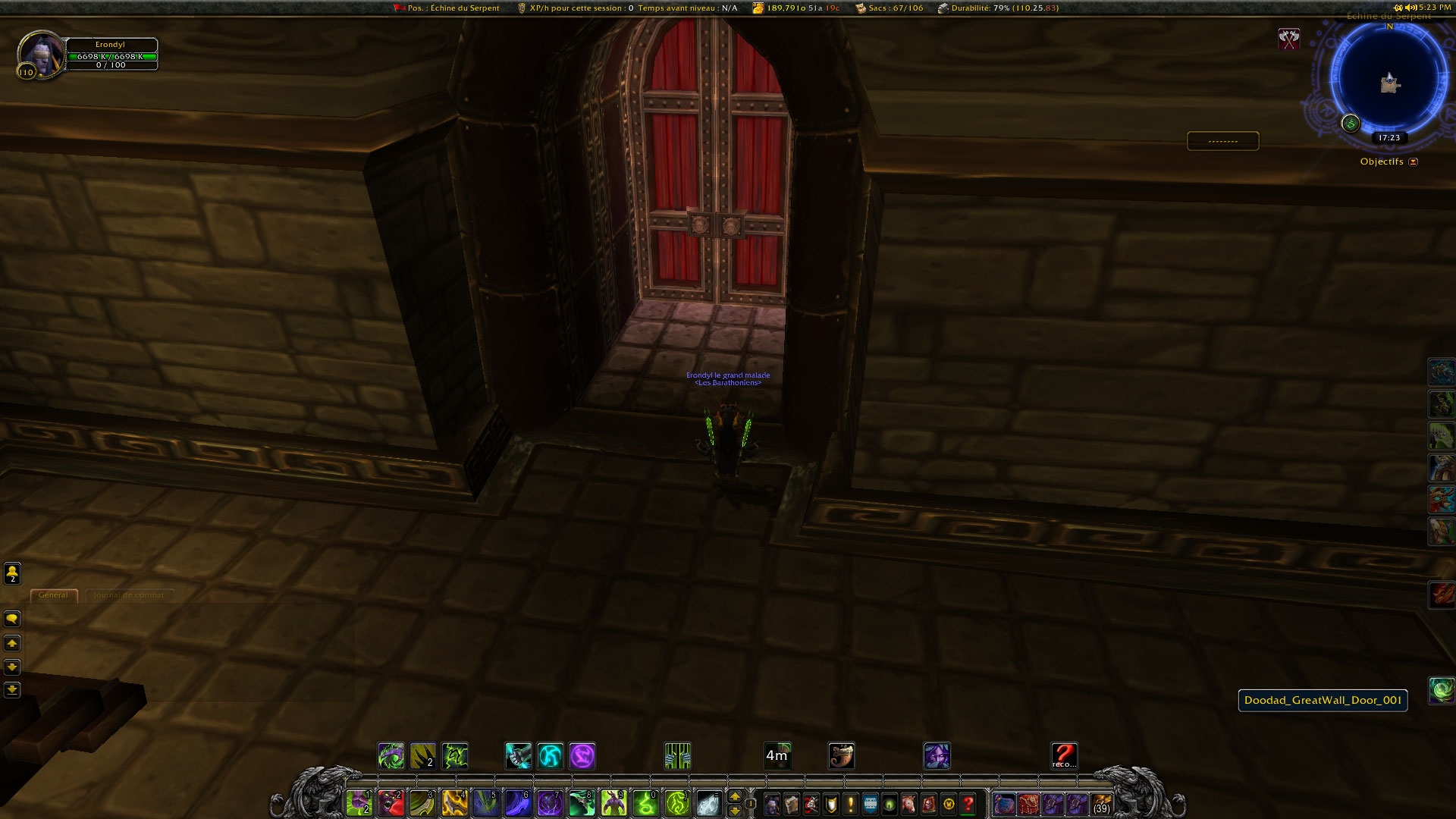Switch to the Journal de combat tab
Viewport: 1456px width, 819px height.
tap(129, 595)
